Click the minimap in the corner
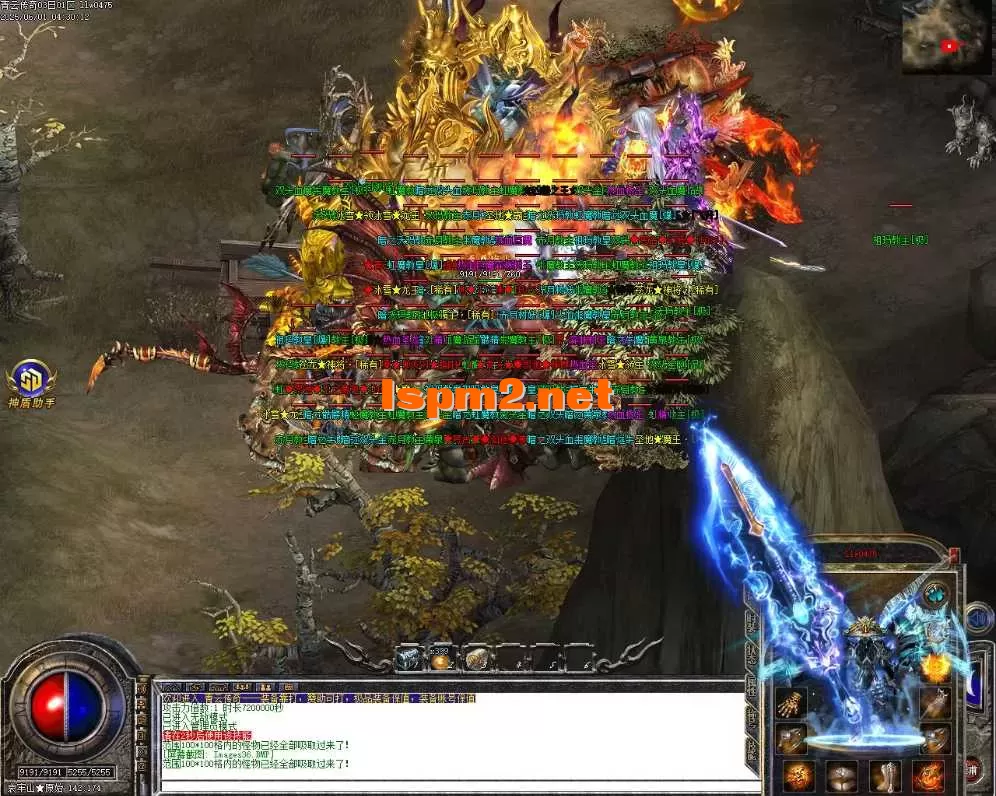Screen dimensions: 996x796 pyautogui.click(x=947, y=37)
